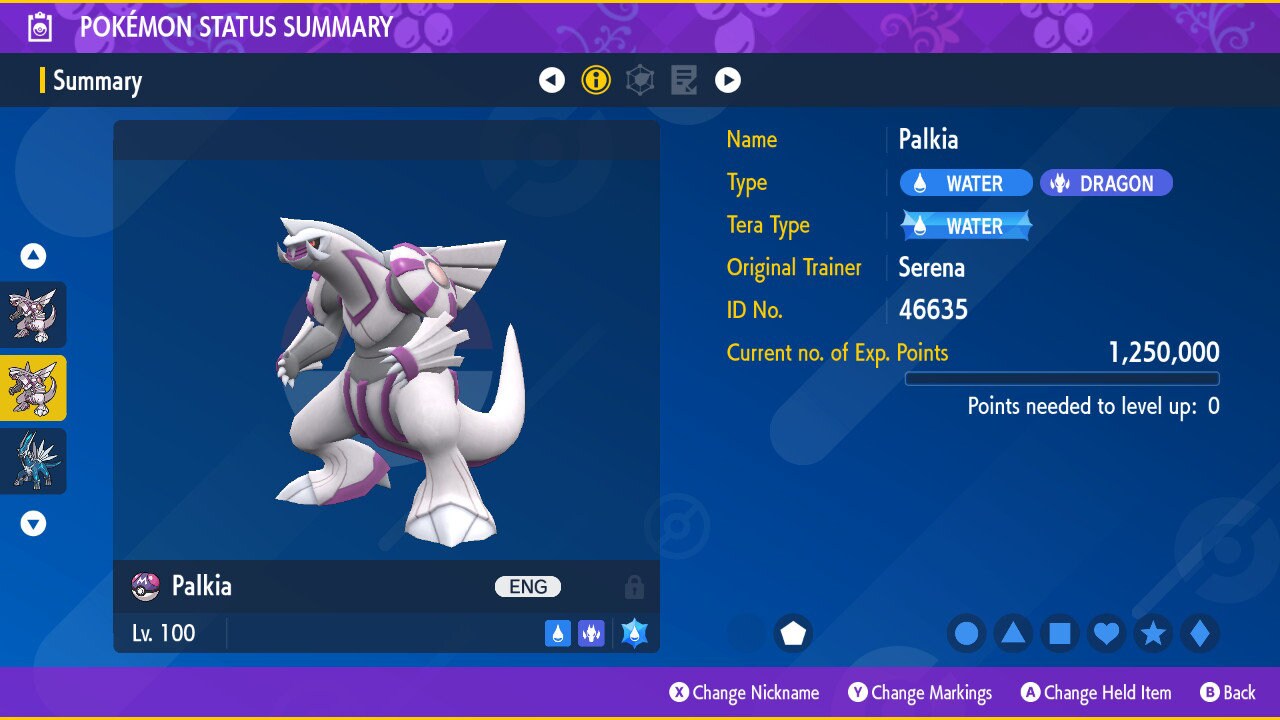Toggle the circle marking
Image resolution: width=1280 pixels, height=720 pixels.
tap(966, 634)
